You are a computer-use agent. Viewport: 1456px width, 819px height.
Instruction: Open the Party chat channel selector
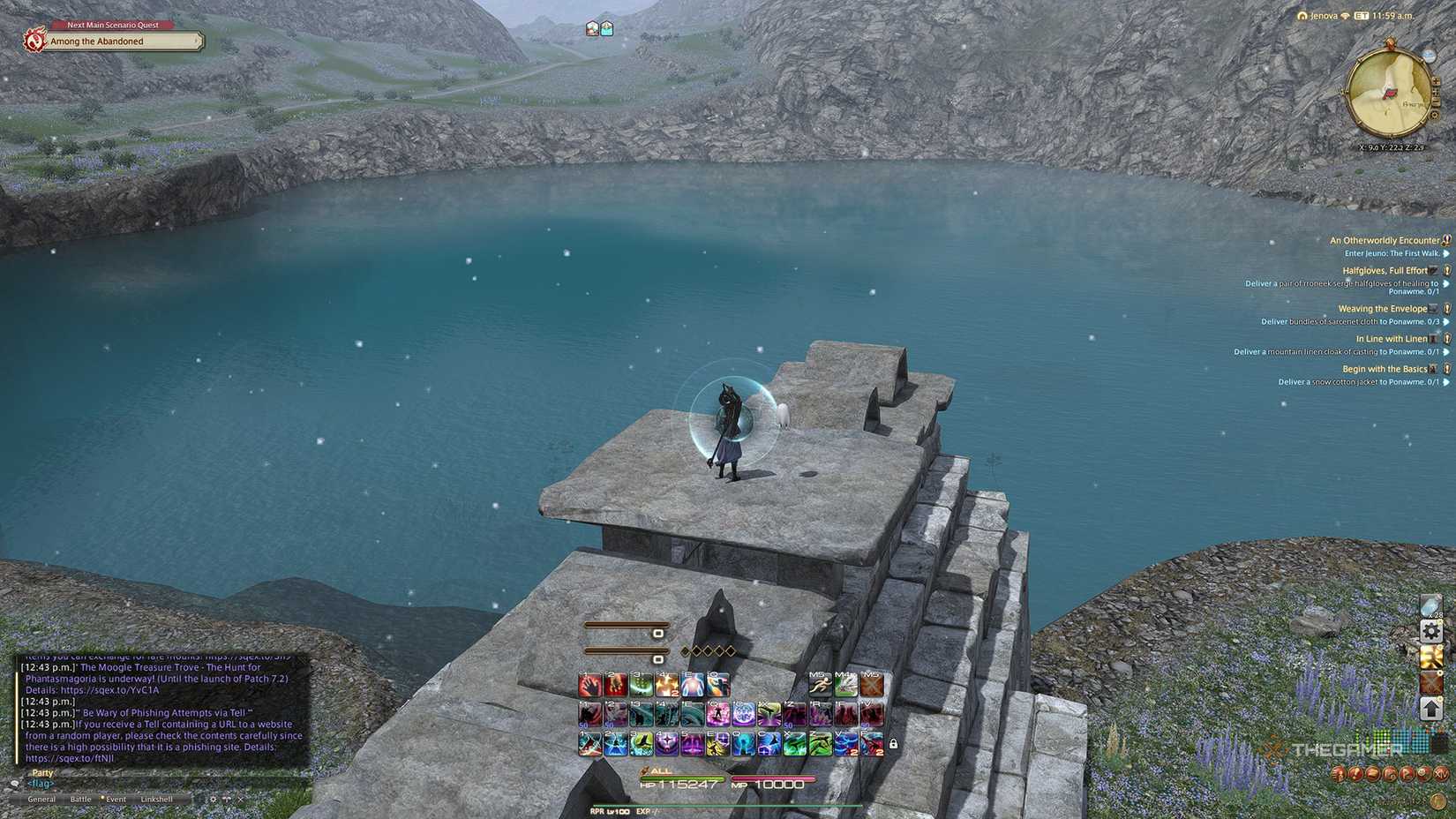41,773
